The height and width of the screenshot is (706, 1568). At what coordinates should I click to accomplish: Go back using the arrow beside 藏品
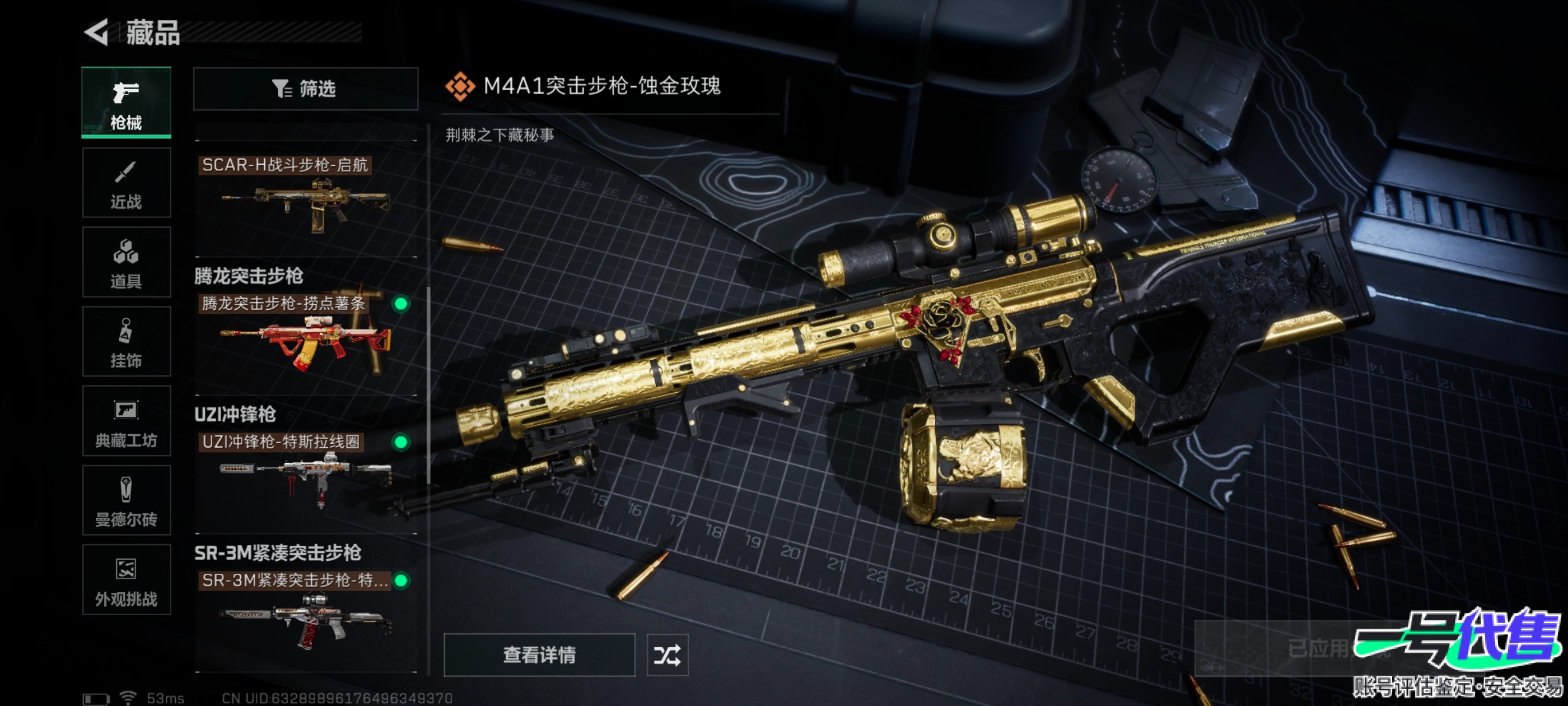coord(97,32)
